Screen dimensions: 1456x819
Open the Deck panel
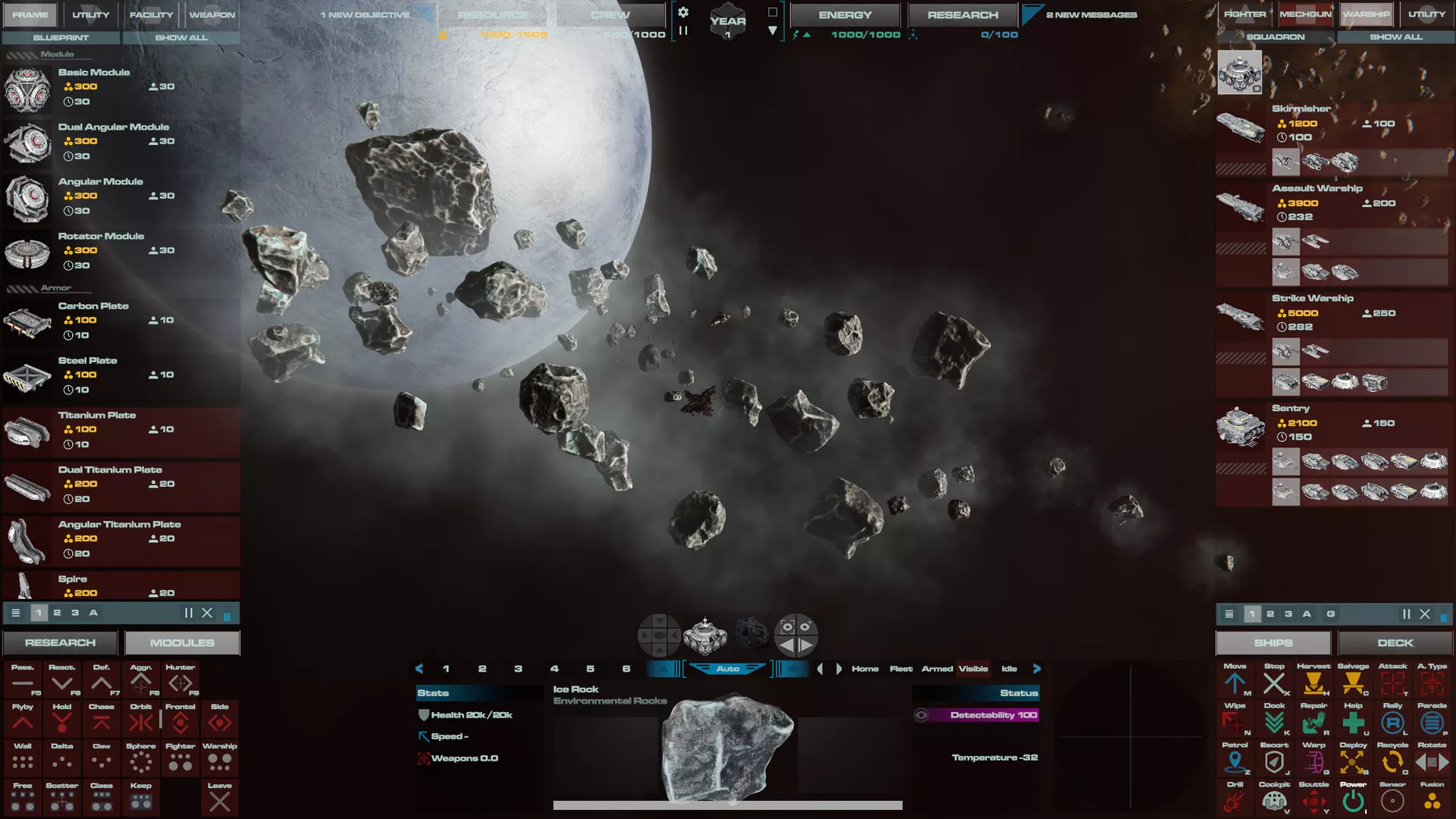tap(1395, 642)
